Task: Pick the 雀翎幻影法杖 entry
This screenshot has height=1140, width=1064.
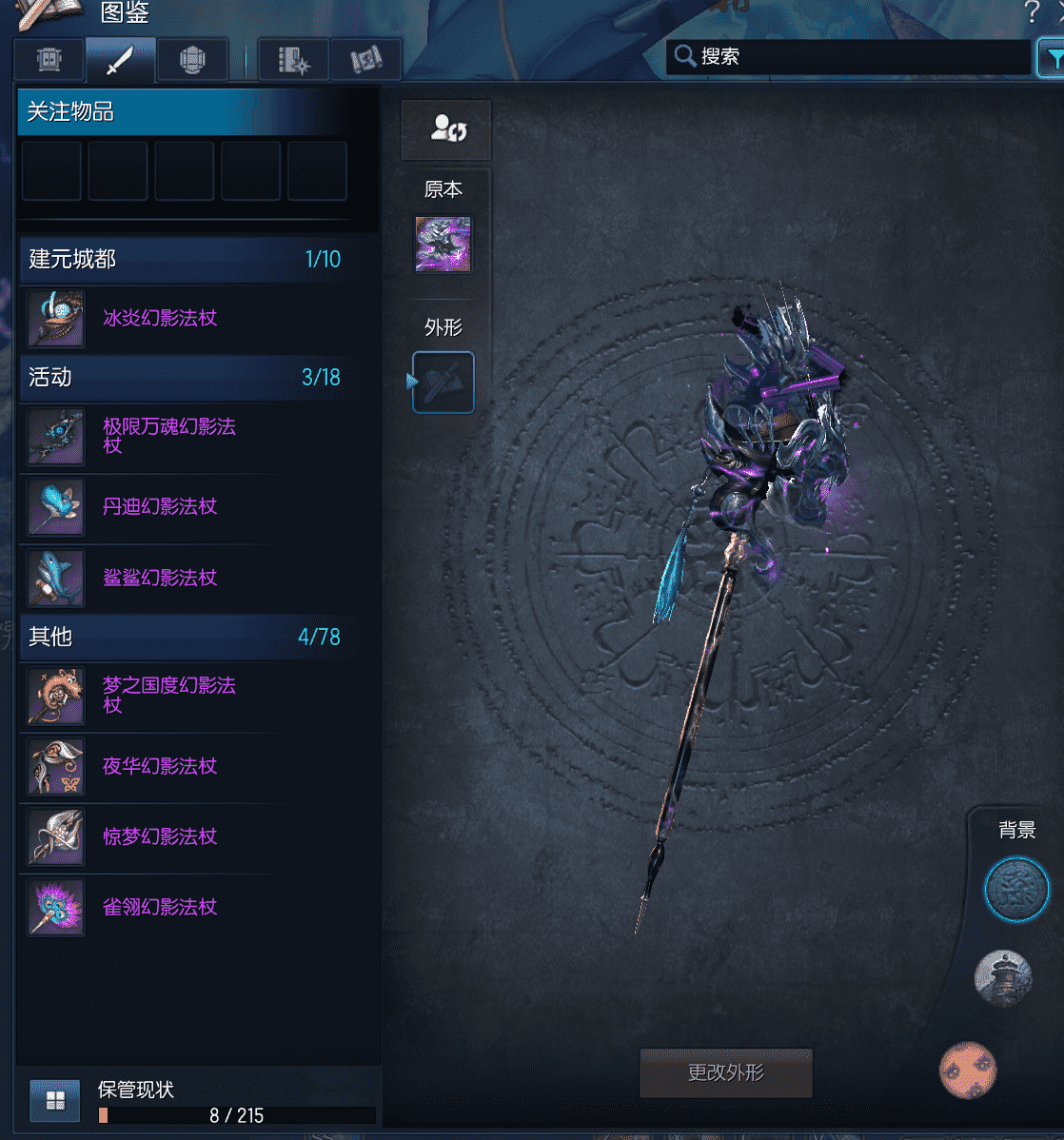Action: point(160,907)
